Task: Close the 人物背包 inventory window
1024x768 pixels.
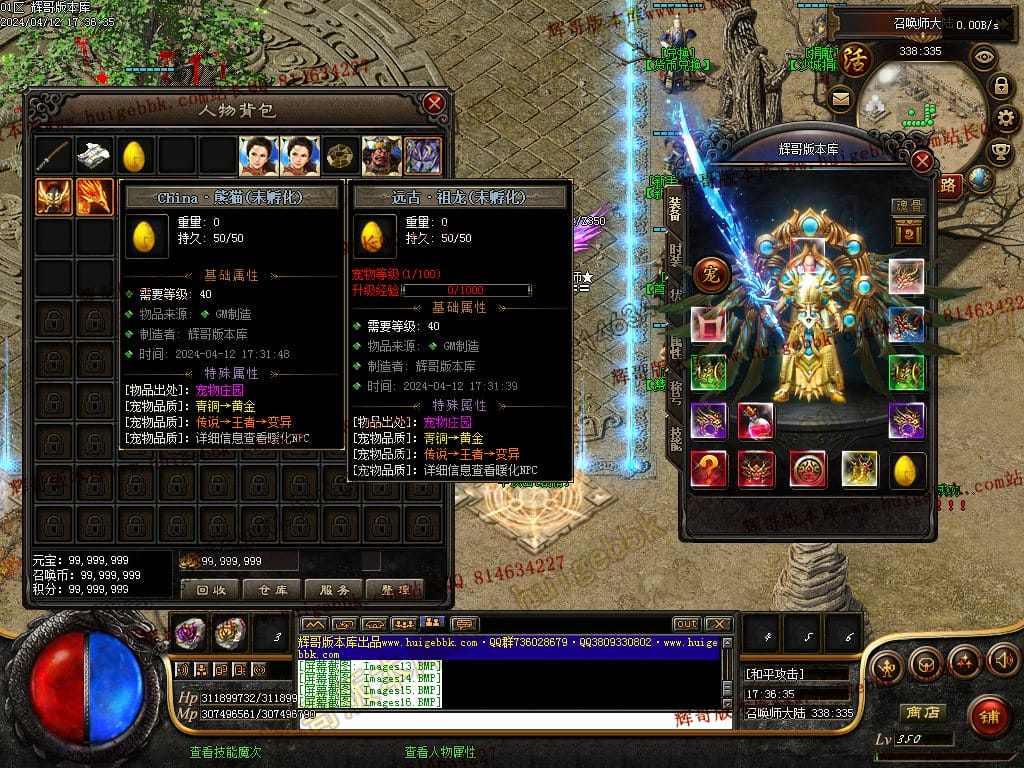Action: pos(434,103)
